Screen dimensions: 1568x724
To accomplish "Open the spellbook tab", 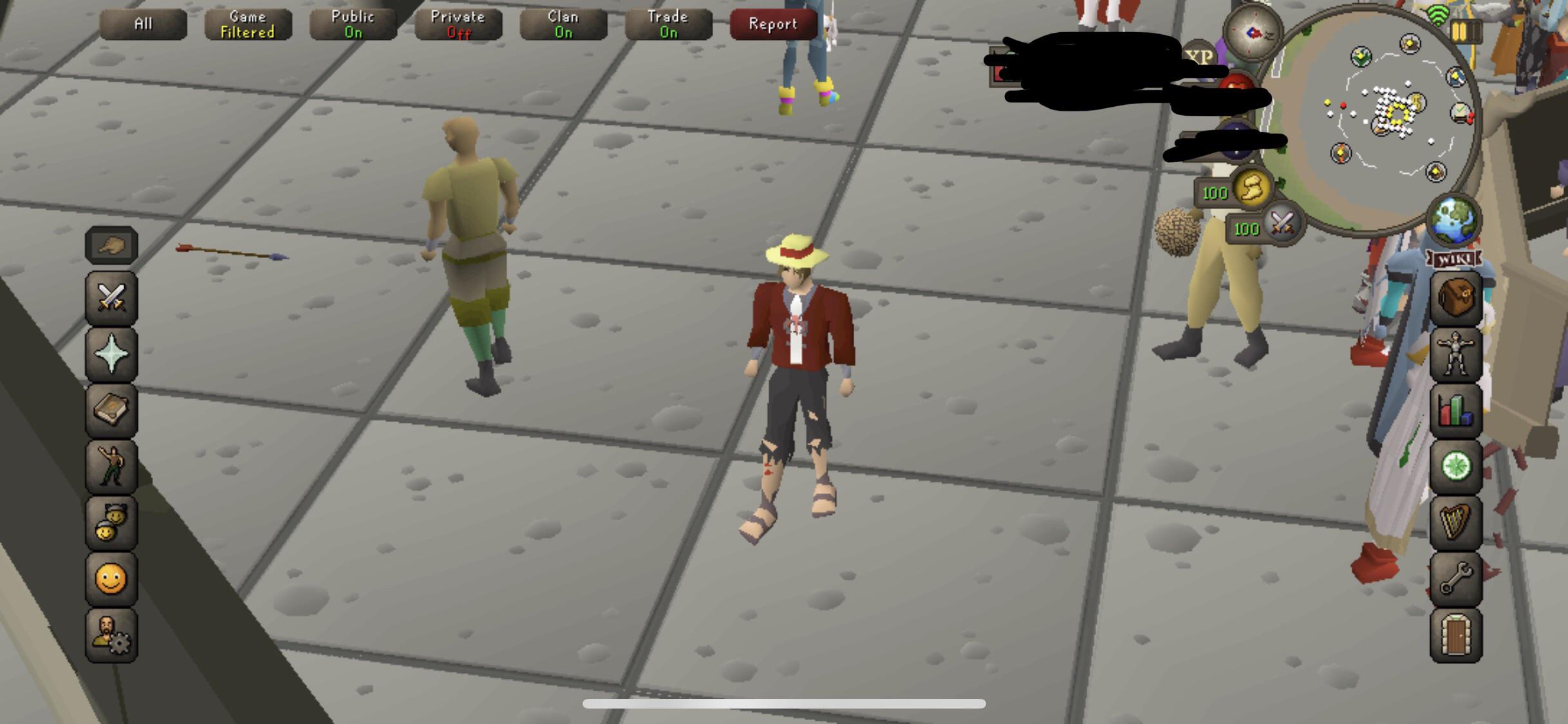I will [111, 411].
